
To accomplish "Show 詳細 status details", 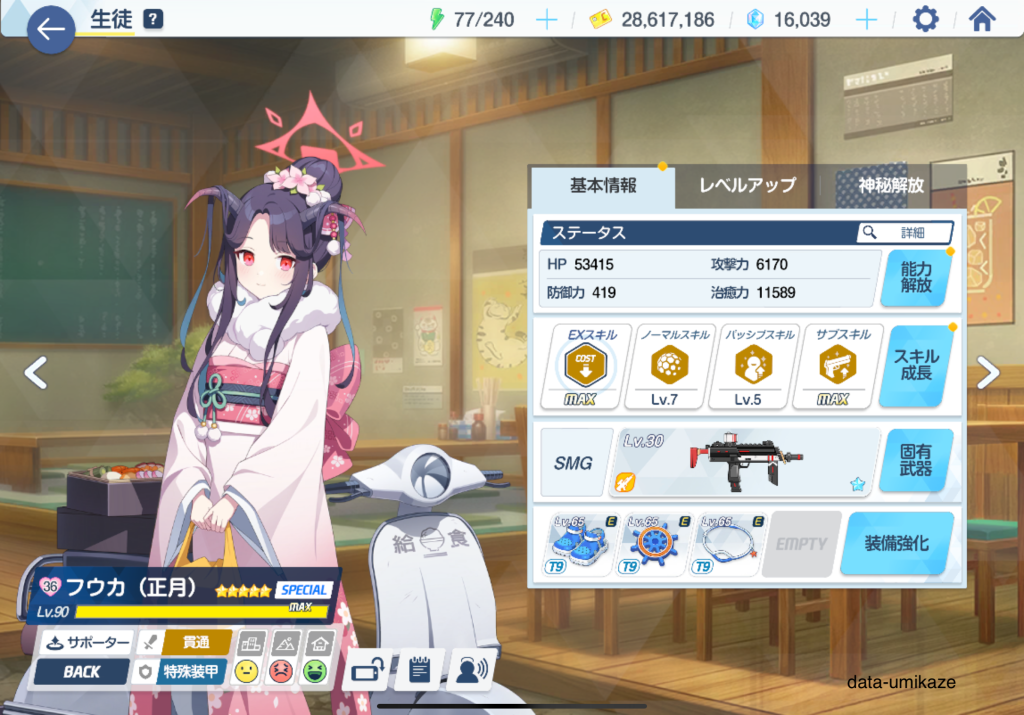I will pyautogui.click(x=905, y=232).
